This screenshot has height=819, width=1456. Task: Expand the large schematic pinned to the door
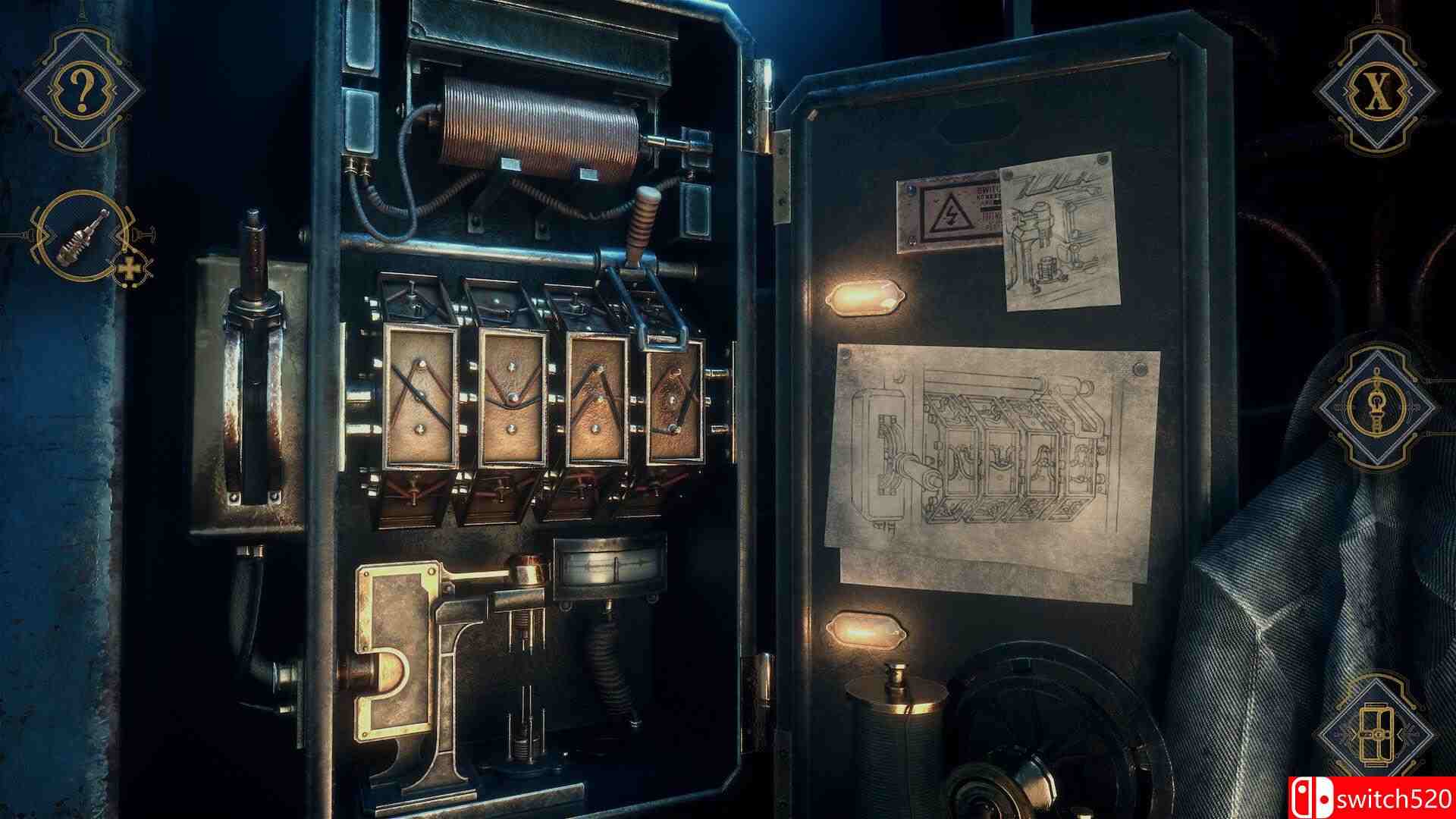click(986, 455)
